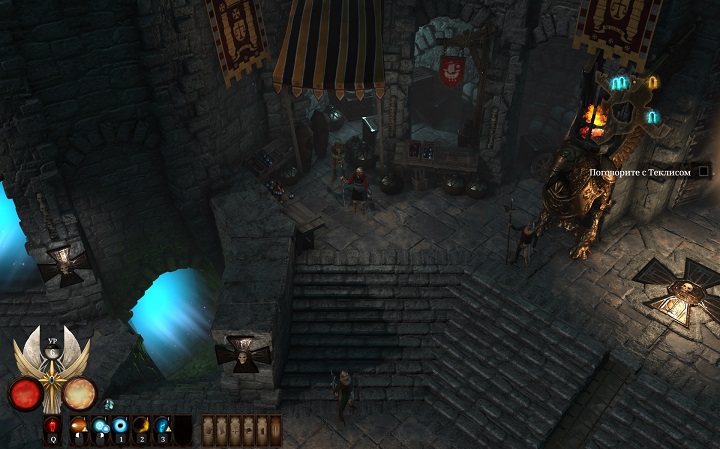Activate the twin blue orbs skill

coord(101,428)
